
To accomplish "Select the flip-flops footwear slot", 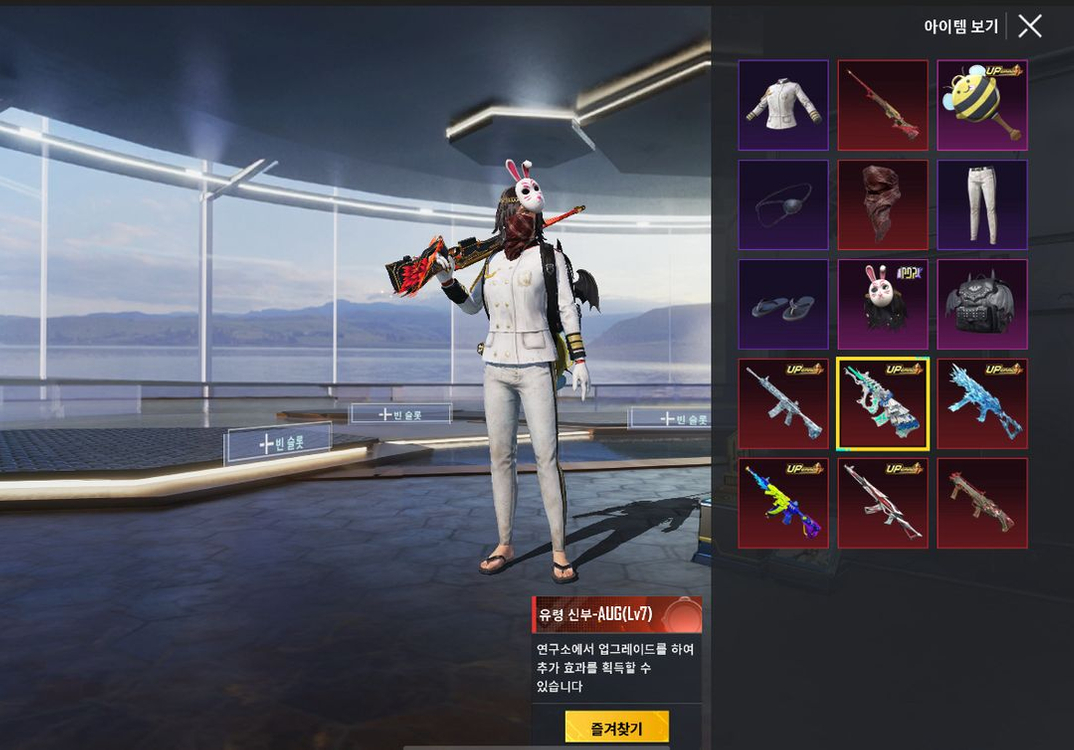I will pyautogui.click(x=783, y=305).
